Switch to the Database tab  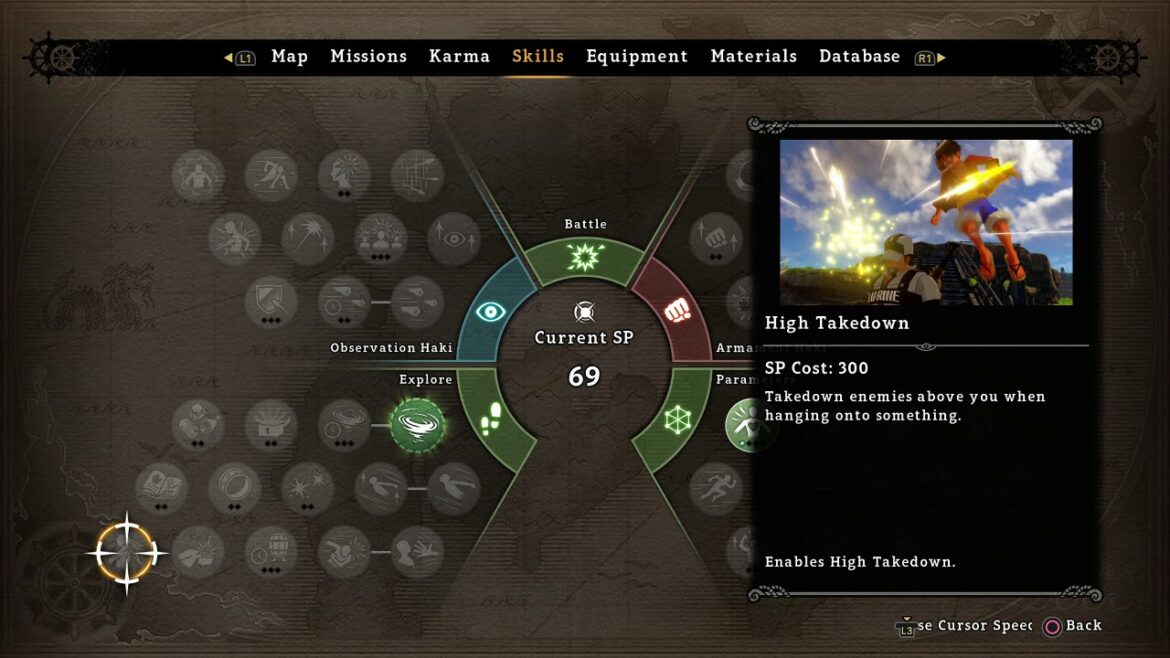[x=859, y=57]
